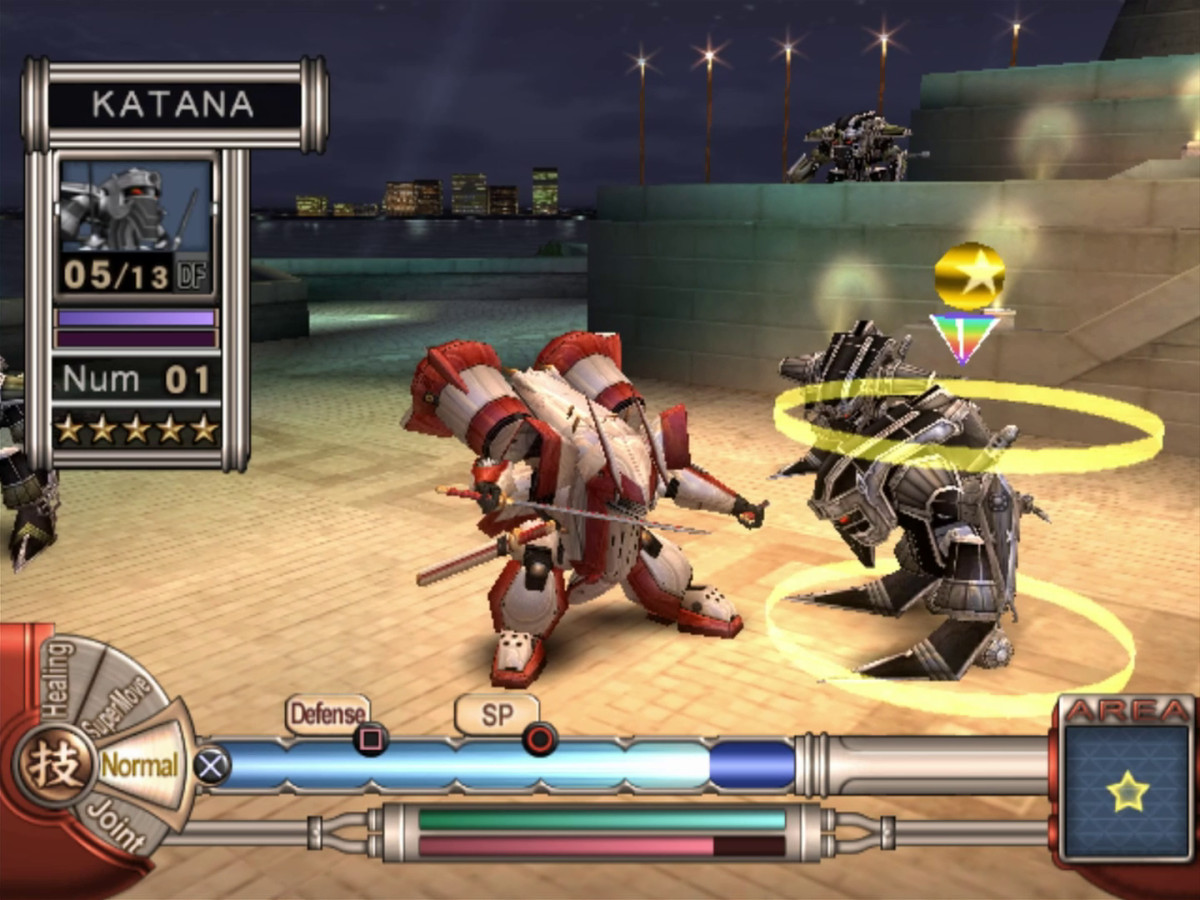Click the rainbow triangle target marker
1200x900 pixels.
pyautogui.click(x=964, y=336)
